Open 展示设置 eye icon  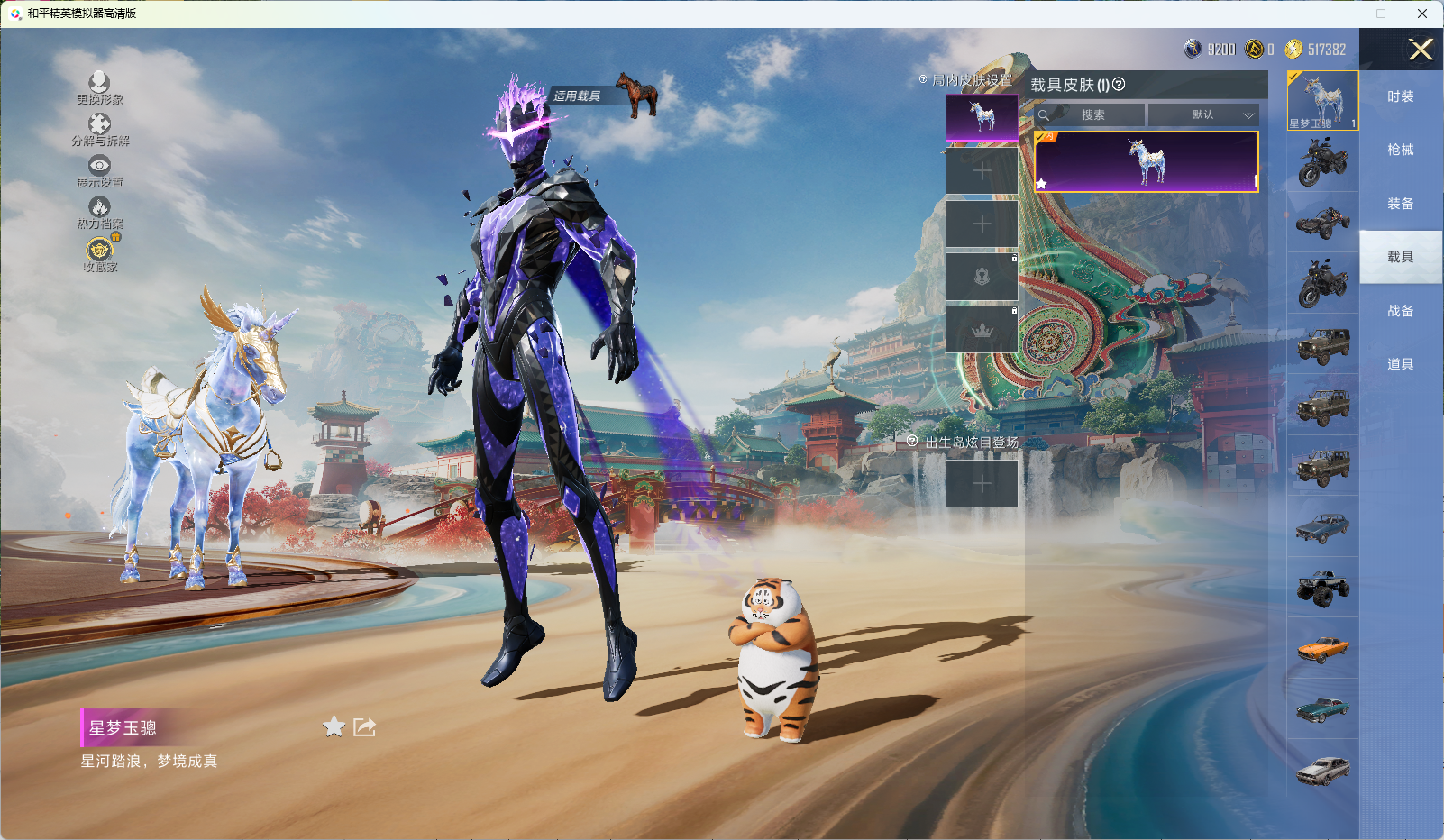pos(99,166)
